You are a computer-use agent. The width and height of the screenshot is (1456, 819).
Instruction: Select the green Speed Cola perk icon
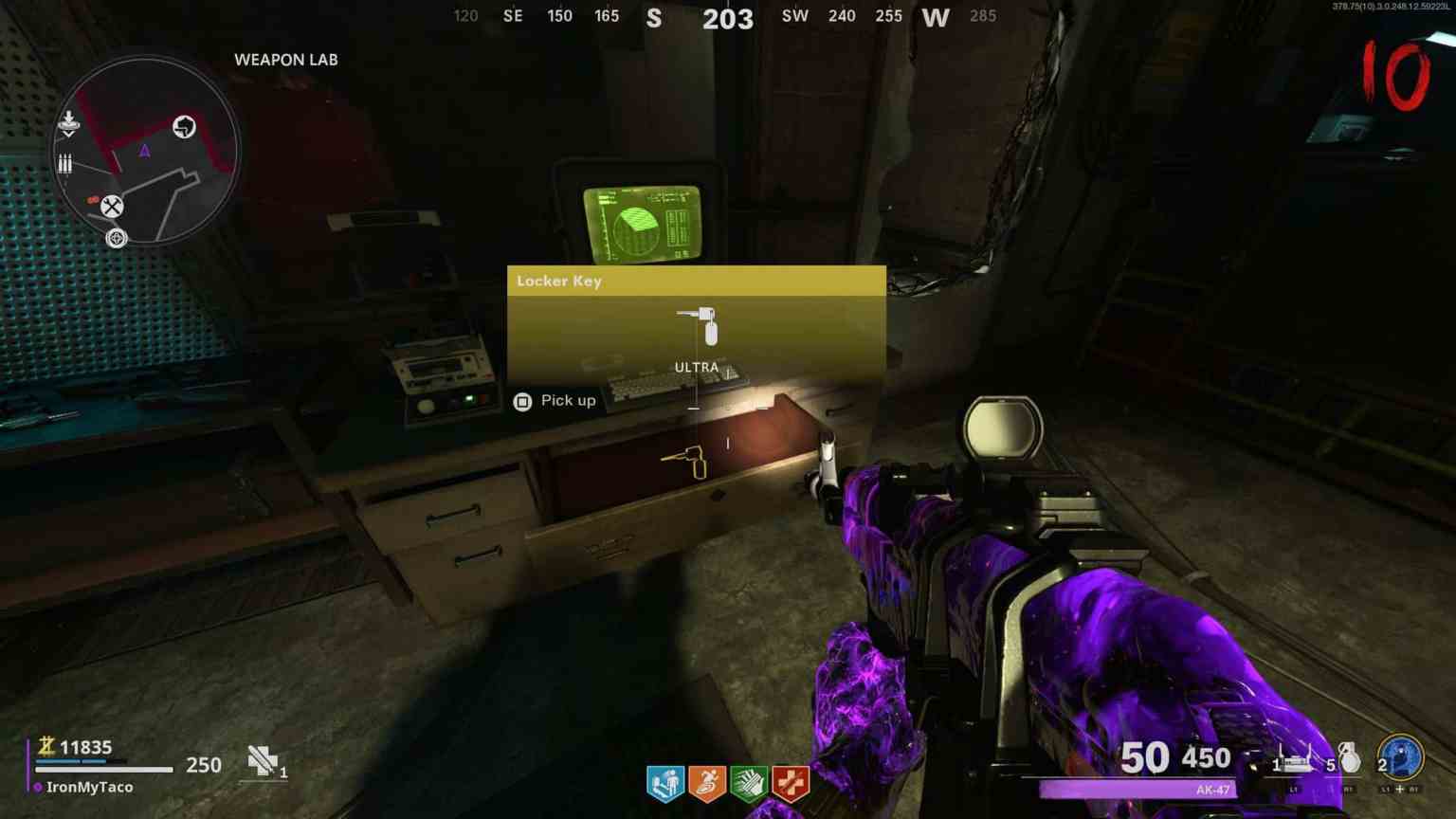[748, 781]
